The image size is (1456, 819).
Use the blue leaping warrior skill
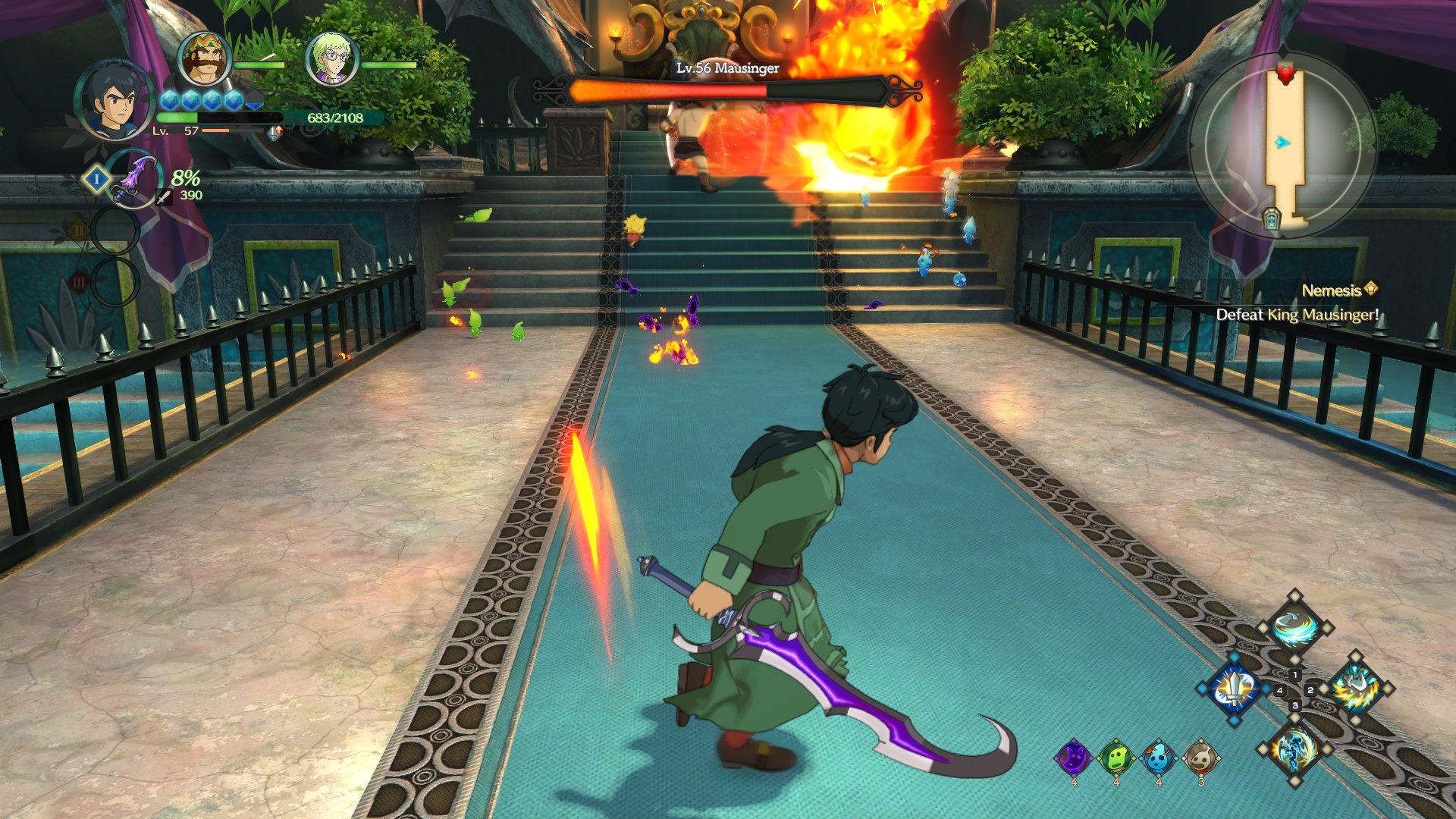coord(1294,749)
